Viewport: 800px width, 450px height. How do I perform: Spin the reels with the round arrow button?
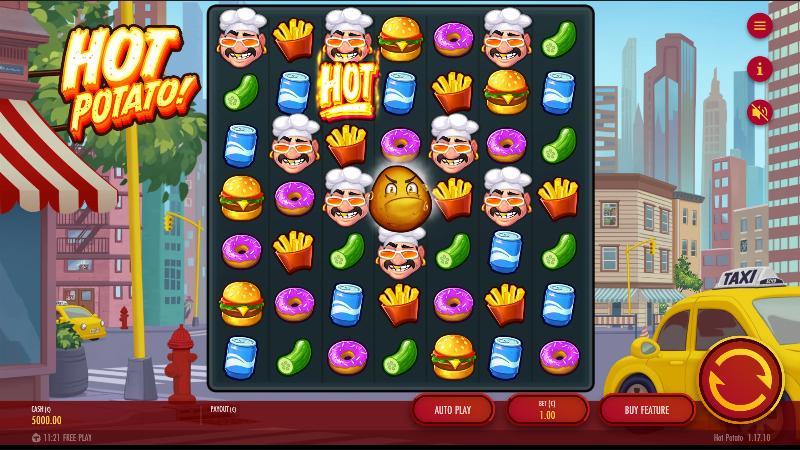[740, 380]
